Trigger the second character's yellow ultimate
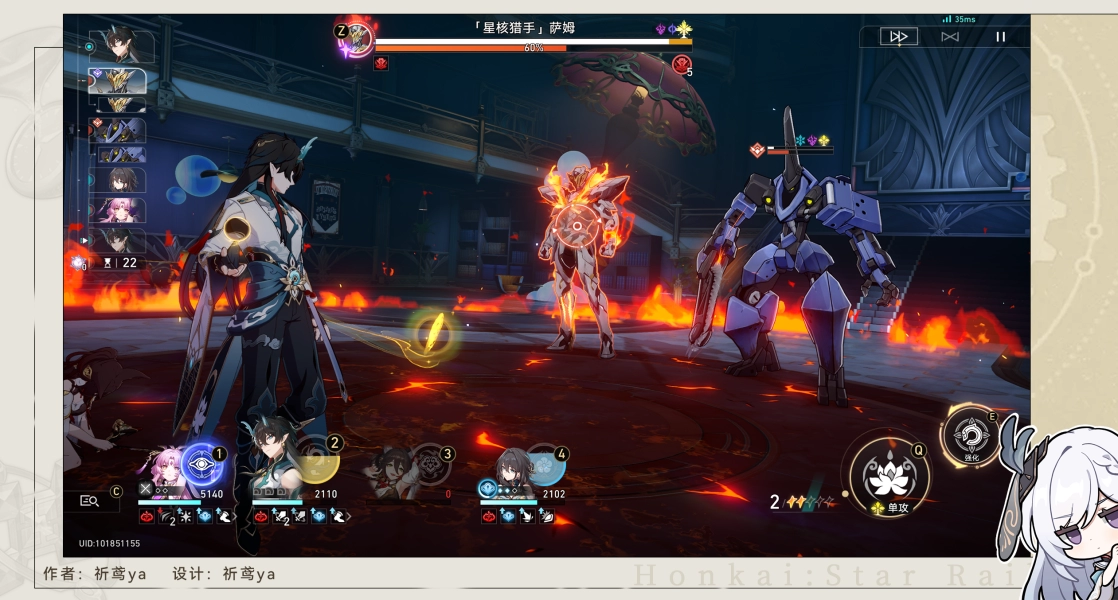 (318, 462)
